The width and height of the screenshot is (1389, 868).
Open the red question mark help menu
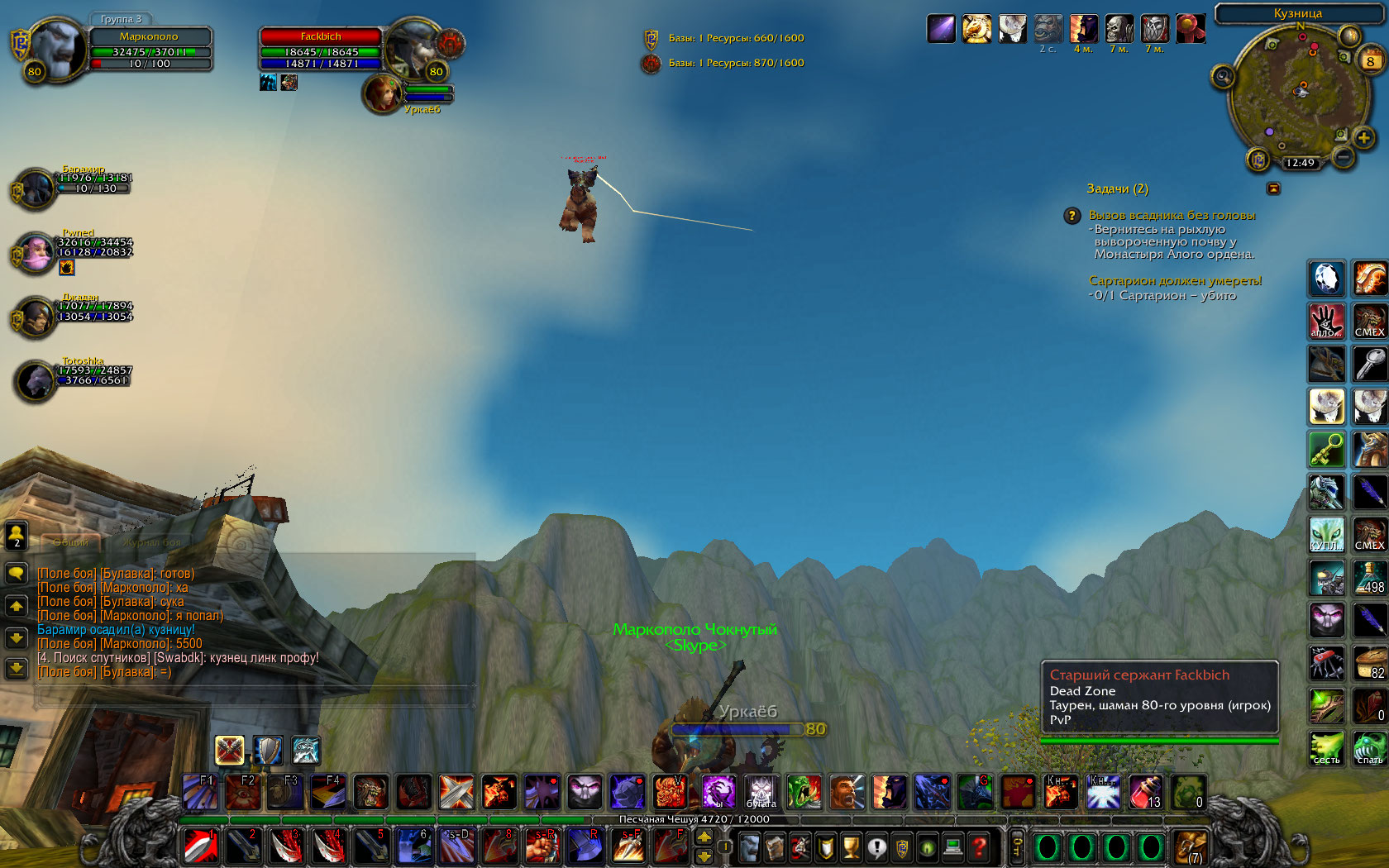pyautogui.click(x=979, y=847)
